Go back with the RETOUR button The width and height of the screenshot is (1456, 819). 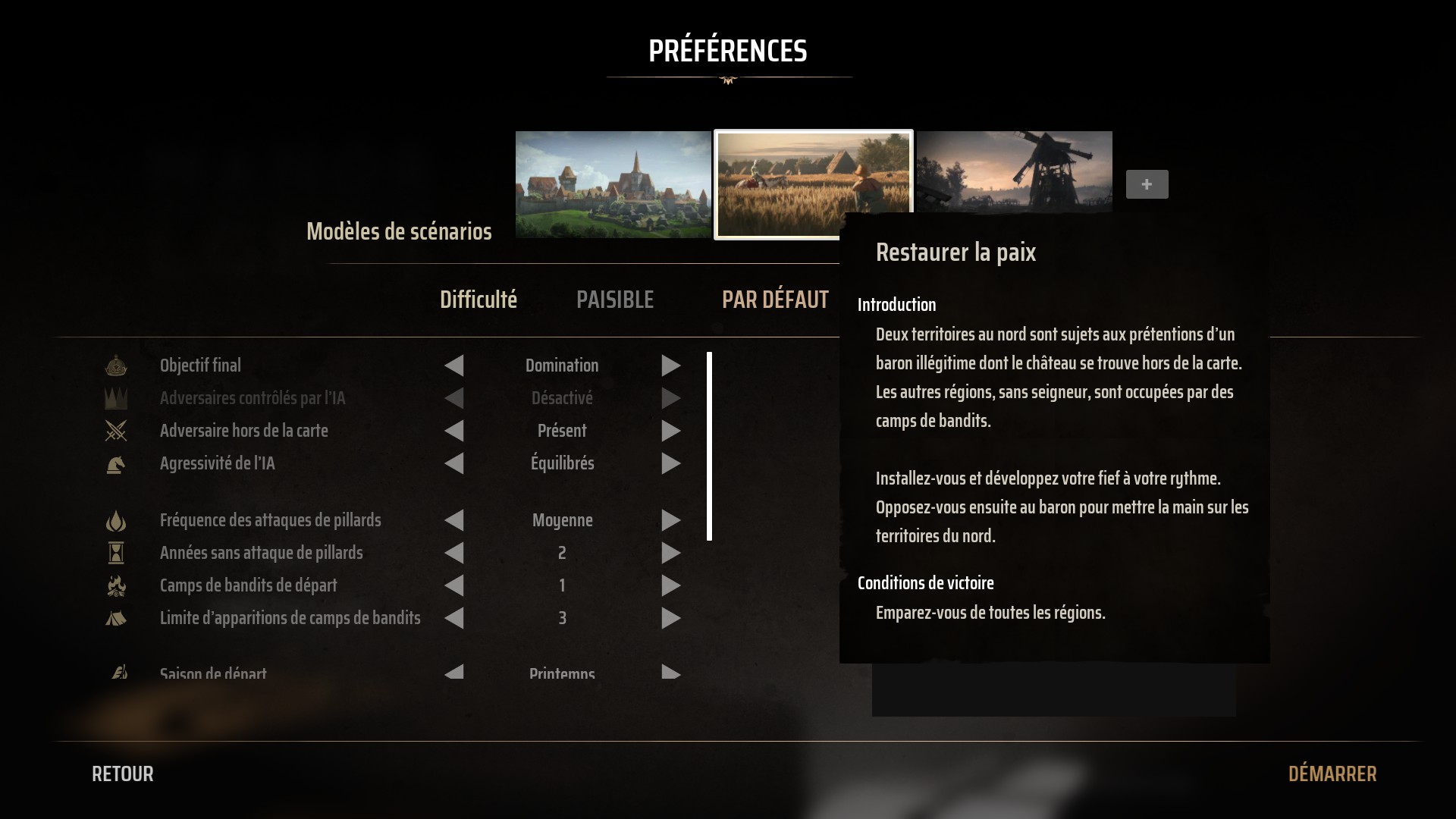click(122, 773)
